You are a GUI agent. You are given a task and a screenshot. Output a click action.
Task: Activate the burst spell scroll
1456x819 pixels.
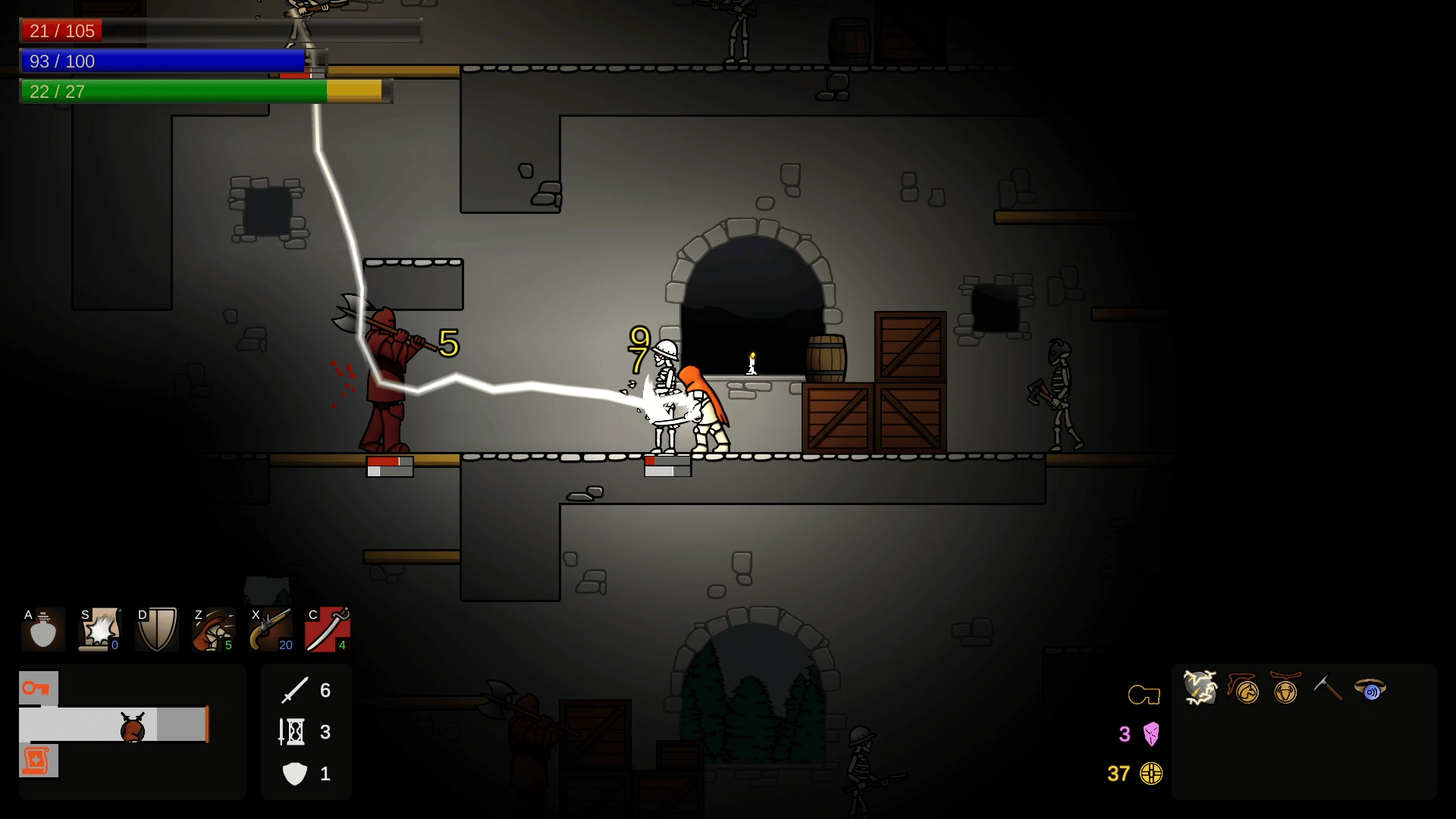click(100, 629)
